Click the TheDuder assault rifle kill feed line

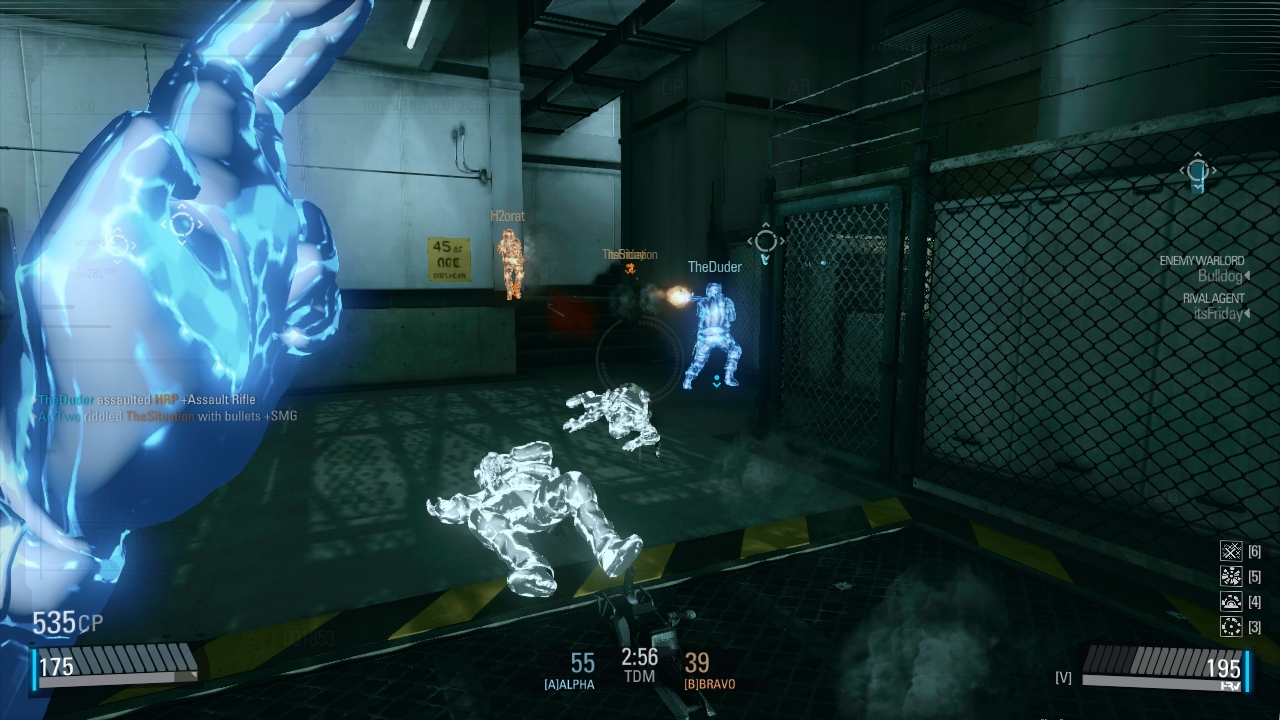(x=146, y=400)
